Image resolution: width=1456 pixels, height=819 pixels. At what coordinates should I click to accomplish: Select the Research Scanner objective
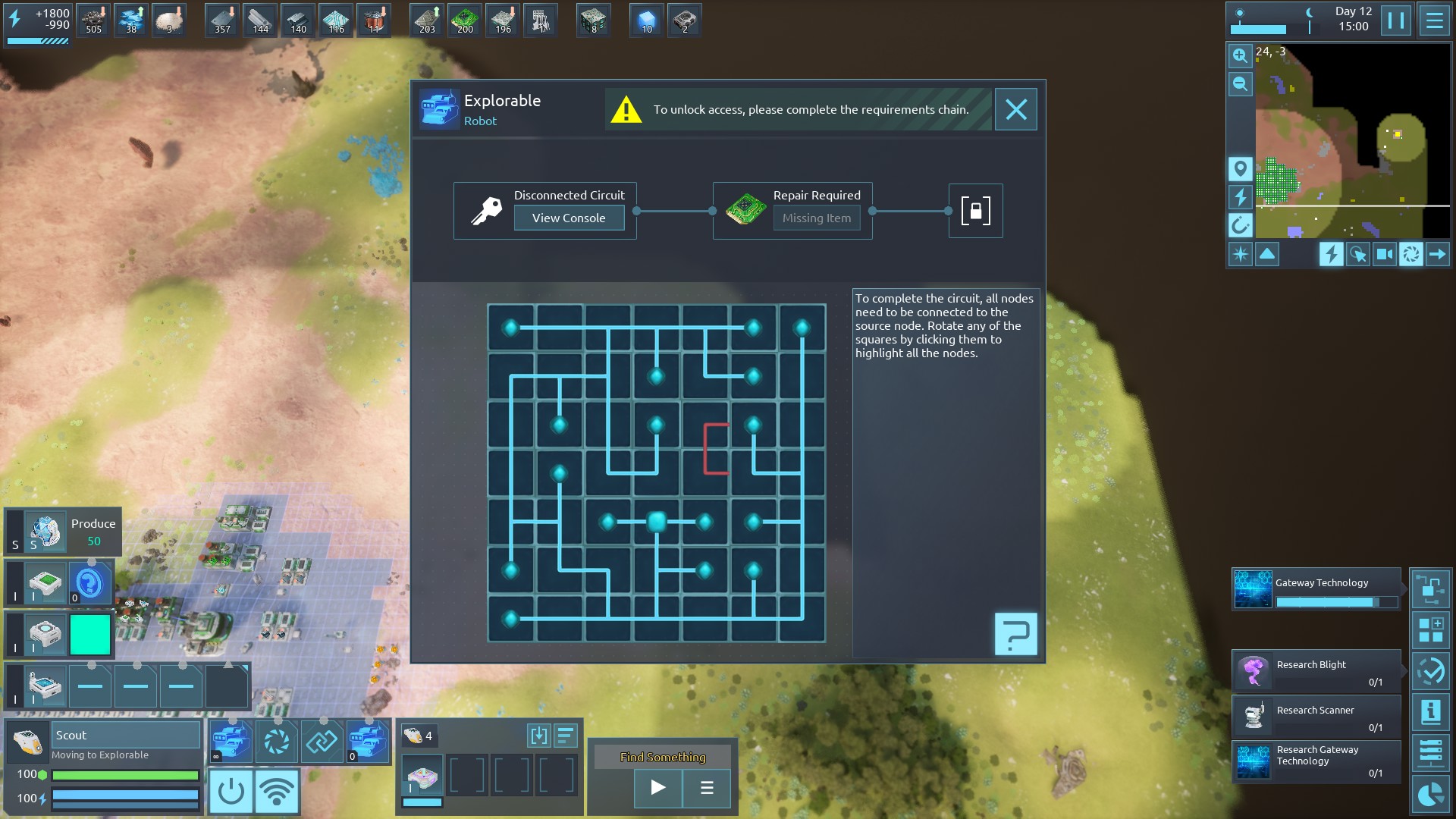(1316, 717)
